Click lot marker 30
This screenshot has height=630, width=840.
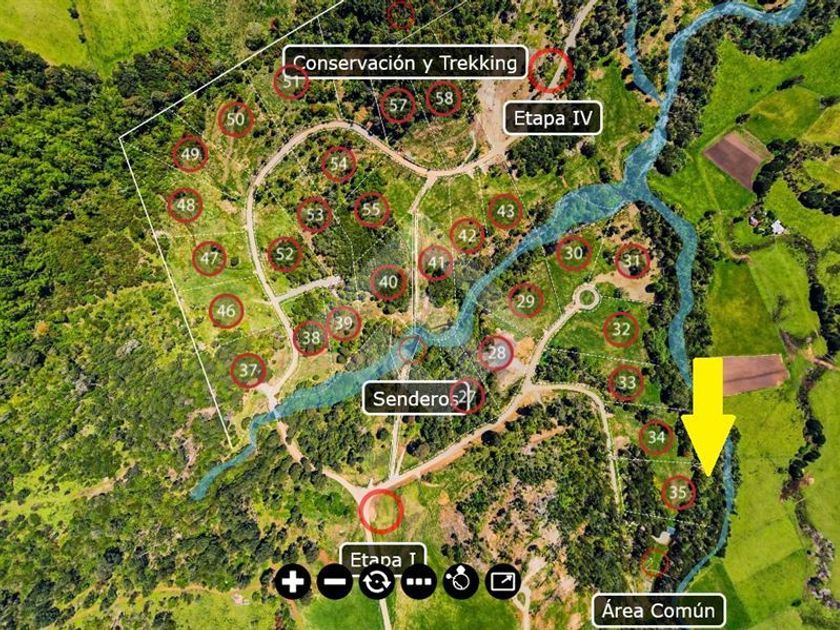(573, 253)
